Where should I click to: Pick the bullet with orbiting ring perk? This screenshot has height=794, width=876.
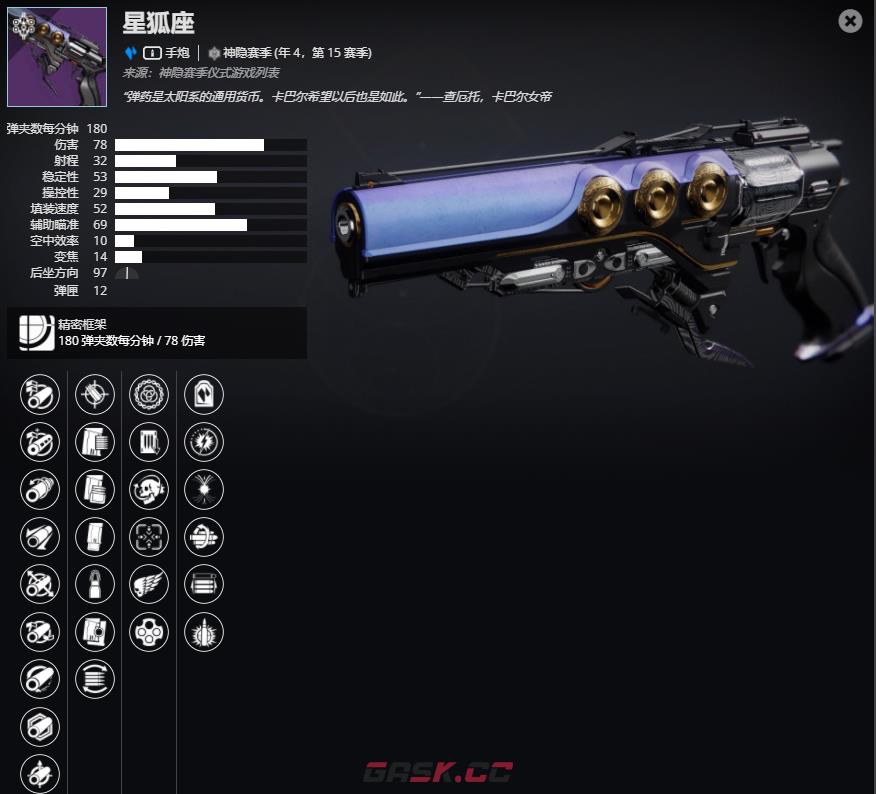pyautogui.click(x=204, y=537)
